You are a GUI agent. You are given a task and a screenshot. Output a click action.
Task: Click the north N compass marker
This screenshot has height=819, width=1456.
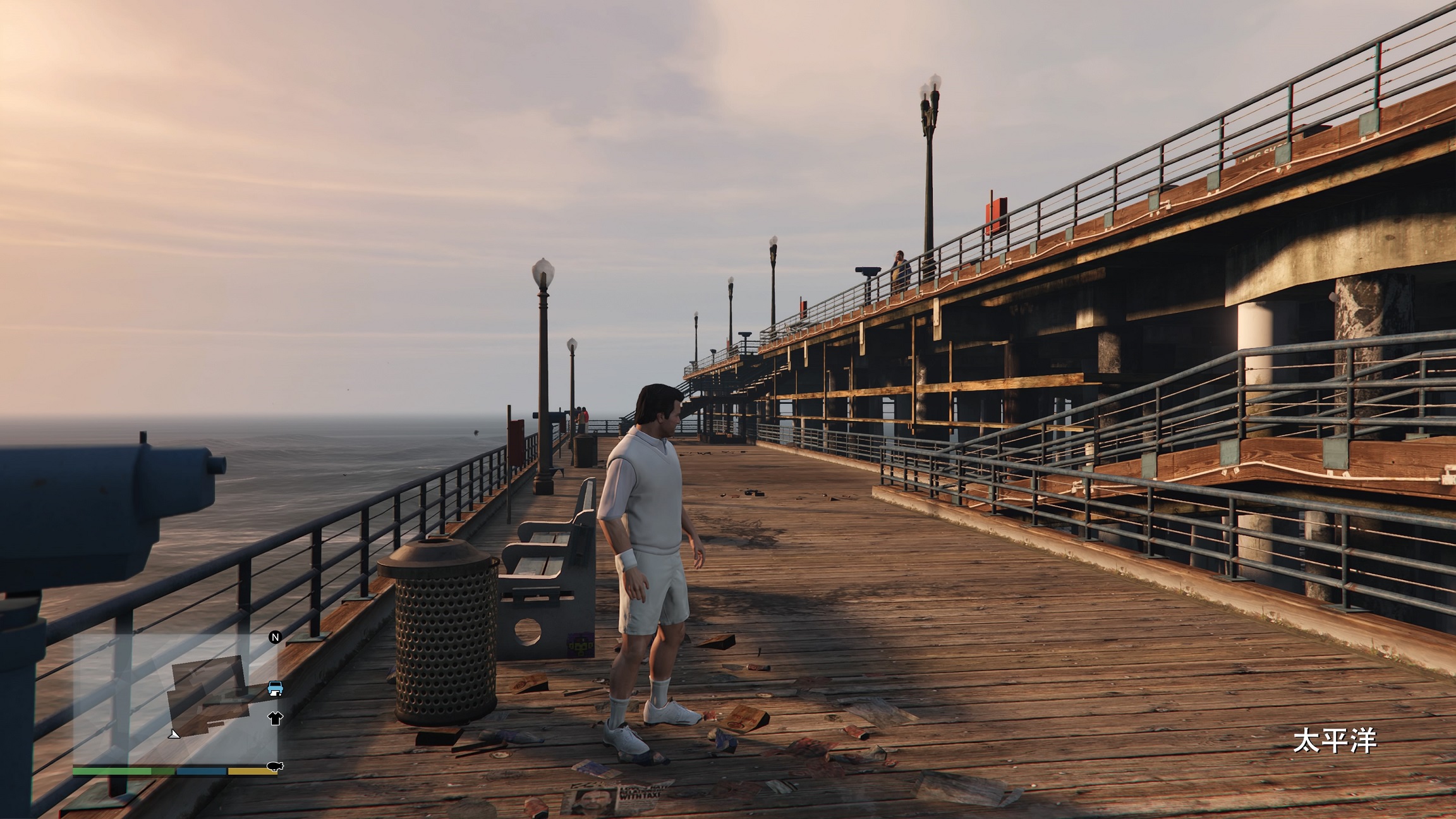pos(275,637)
